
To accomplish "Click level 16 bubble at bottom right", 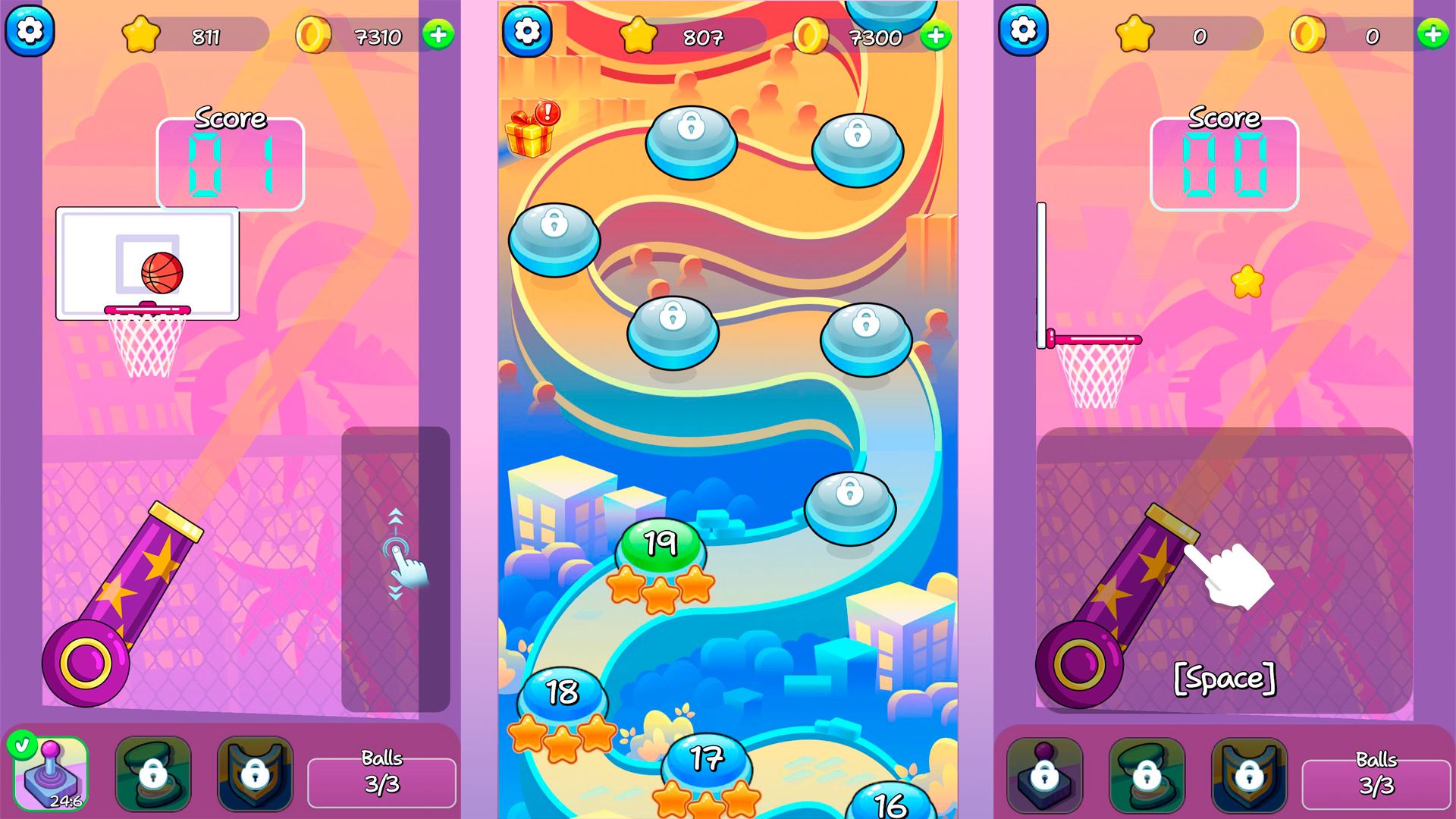I will coord(889,804).
